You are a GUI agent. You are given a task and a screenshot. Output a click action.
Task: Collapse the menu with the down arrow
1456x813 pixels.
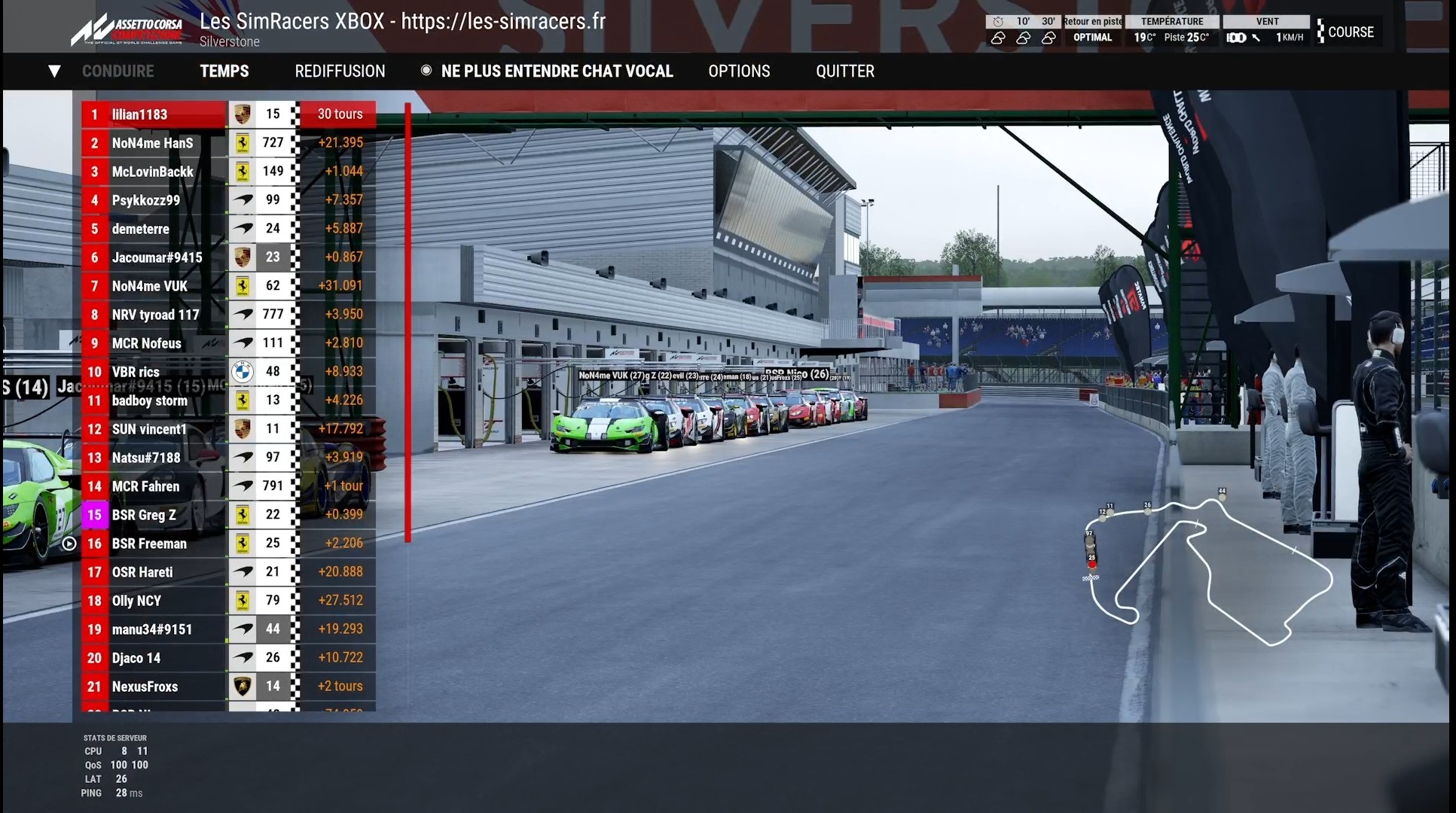click(x=54, y=72)
